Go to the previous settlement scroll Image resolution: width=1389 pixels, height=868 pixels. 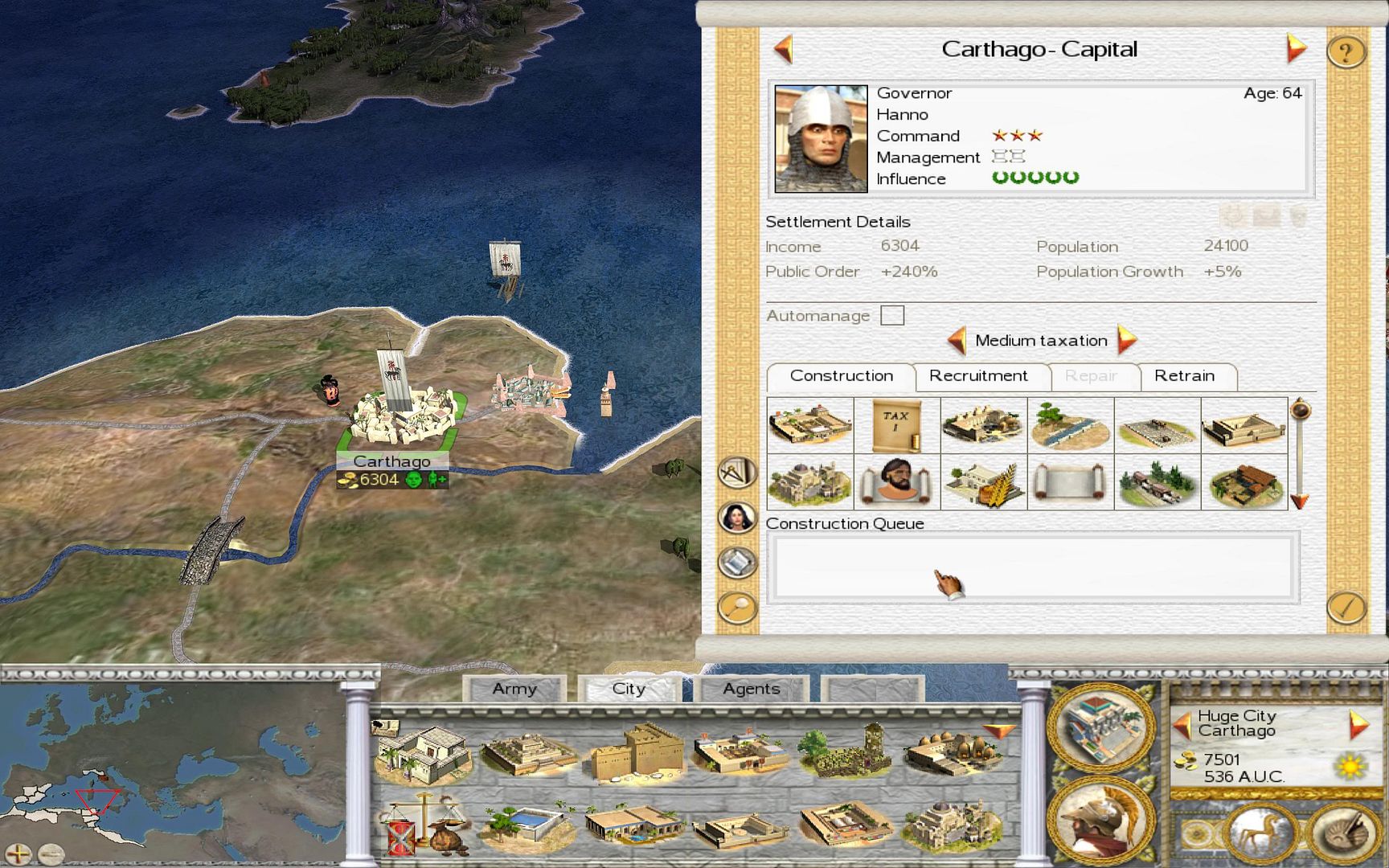784,49
